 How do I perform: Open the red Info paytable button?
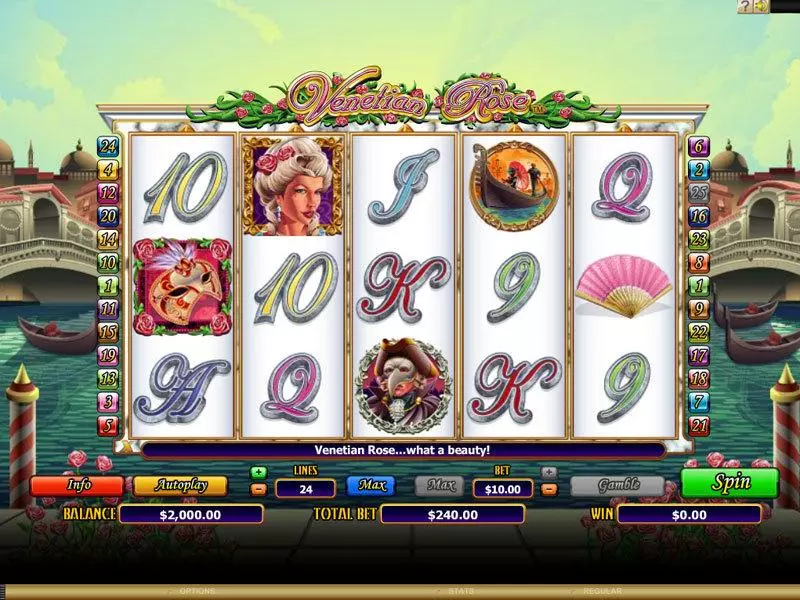coord(77,486)
